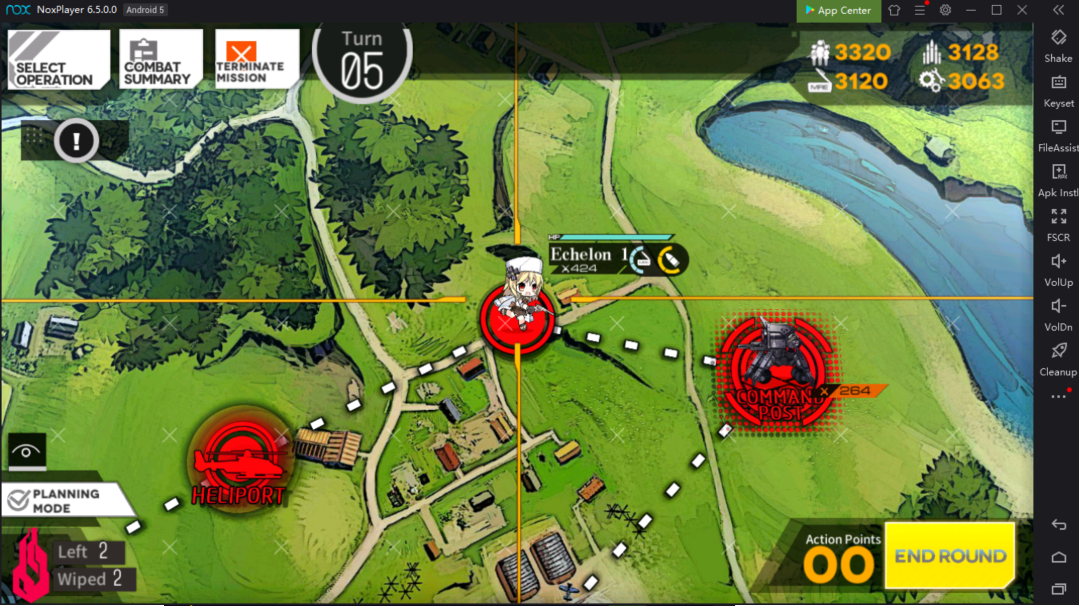The image size is (1079, 606).
Task: Toggle Planning Mode
Action: tap(66, 500)
